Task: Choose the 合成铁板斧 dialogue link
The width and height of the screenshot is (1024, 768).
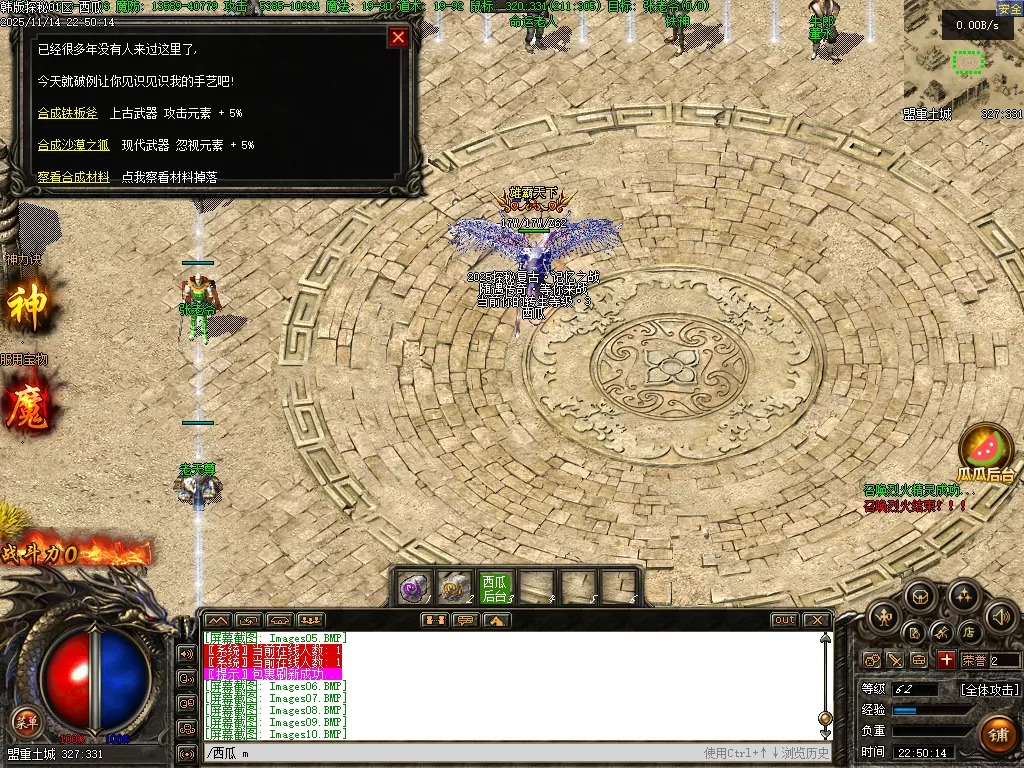Action: (68, 113)
